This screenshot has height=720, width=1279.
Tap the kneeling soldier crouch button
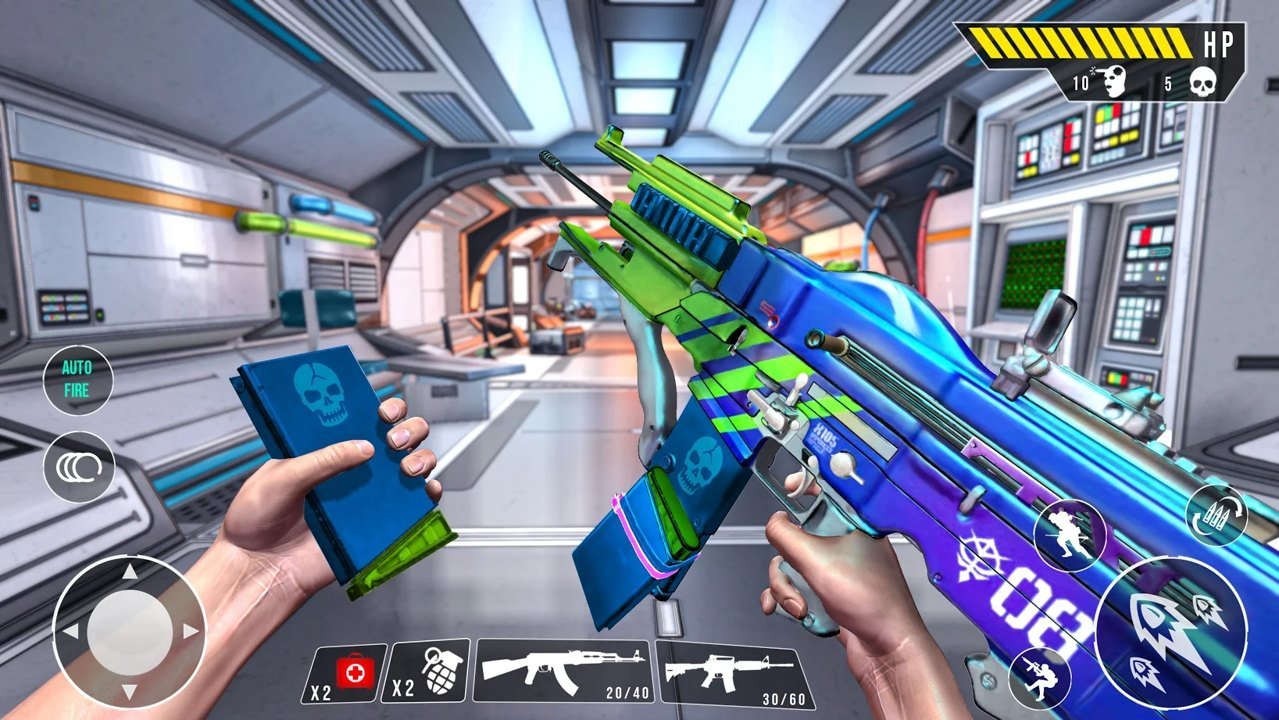pyautogui.click(x=1040, y=677)
